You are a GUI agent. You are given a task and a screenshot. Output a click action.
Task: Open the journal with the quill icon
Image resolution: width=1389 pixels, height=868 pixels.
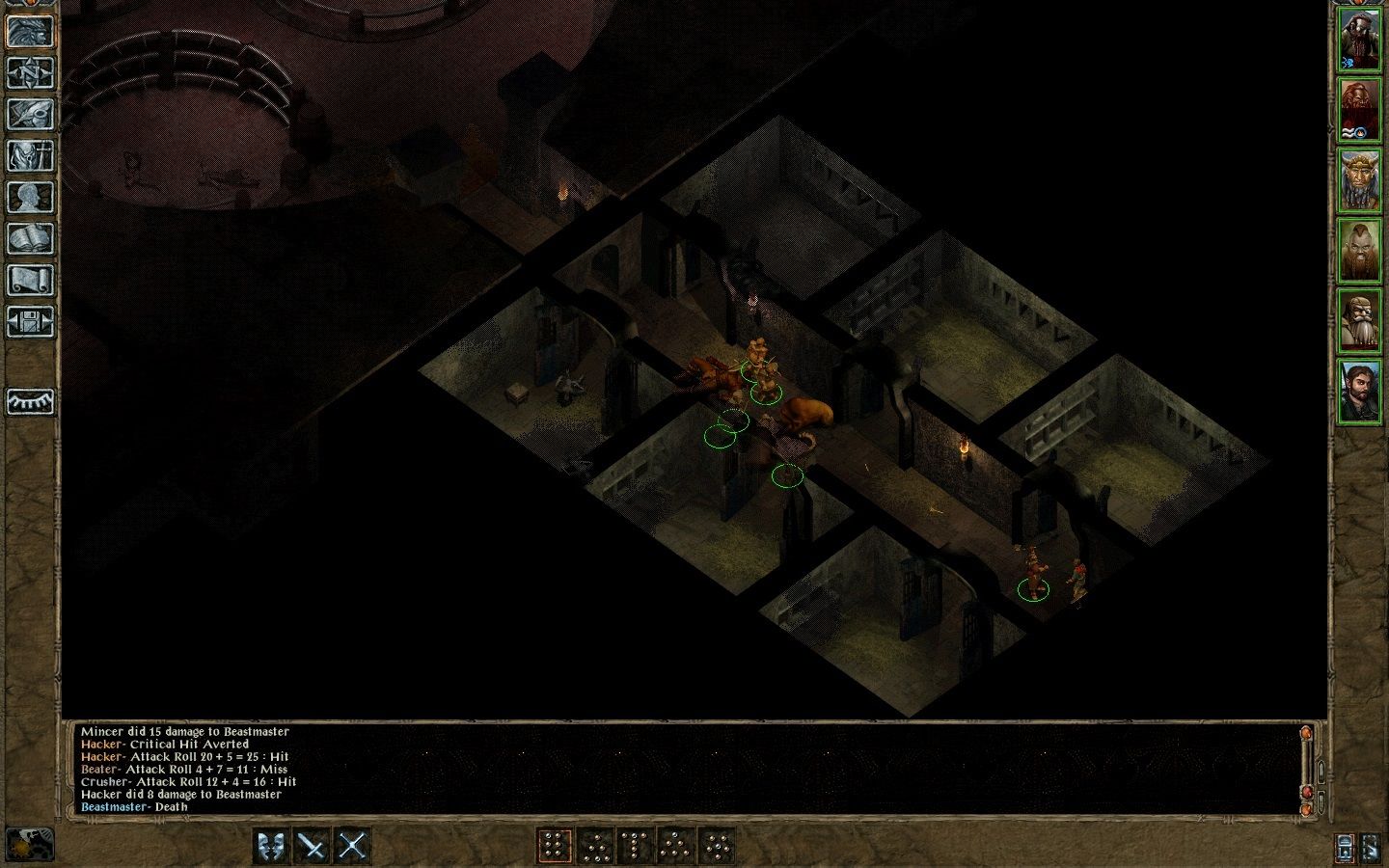click(30, 114)
